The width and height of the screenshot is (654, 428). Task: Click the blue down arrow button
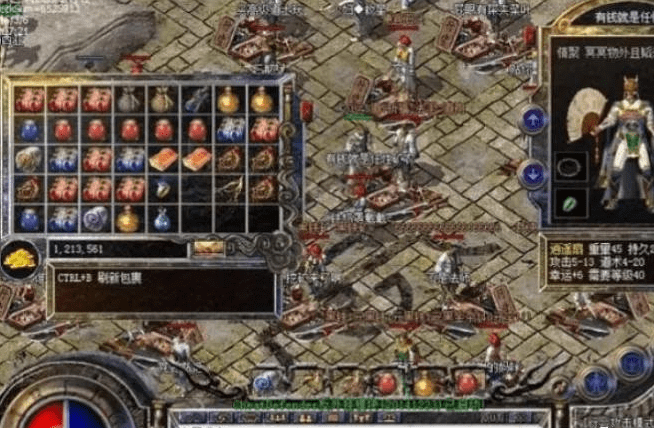tap(533, 173)
